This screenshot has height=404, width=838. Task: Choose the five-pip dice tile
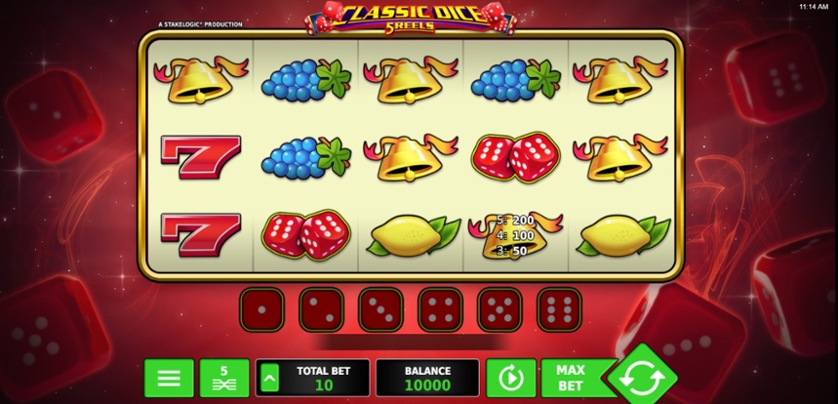(499, 310)
